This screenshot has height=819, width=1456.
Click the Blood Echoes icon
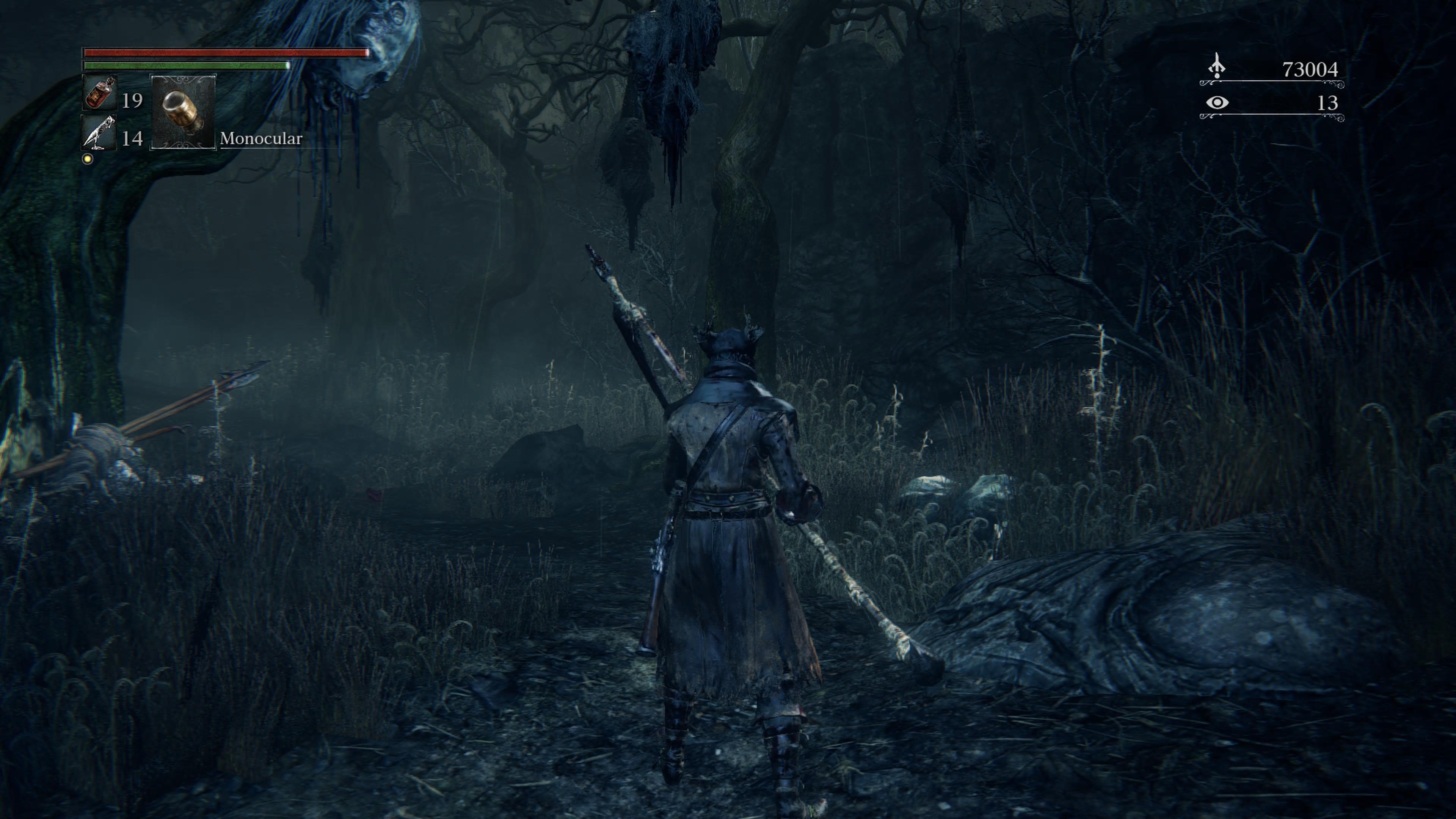[1216, 67]
